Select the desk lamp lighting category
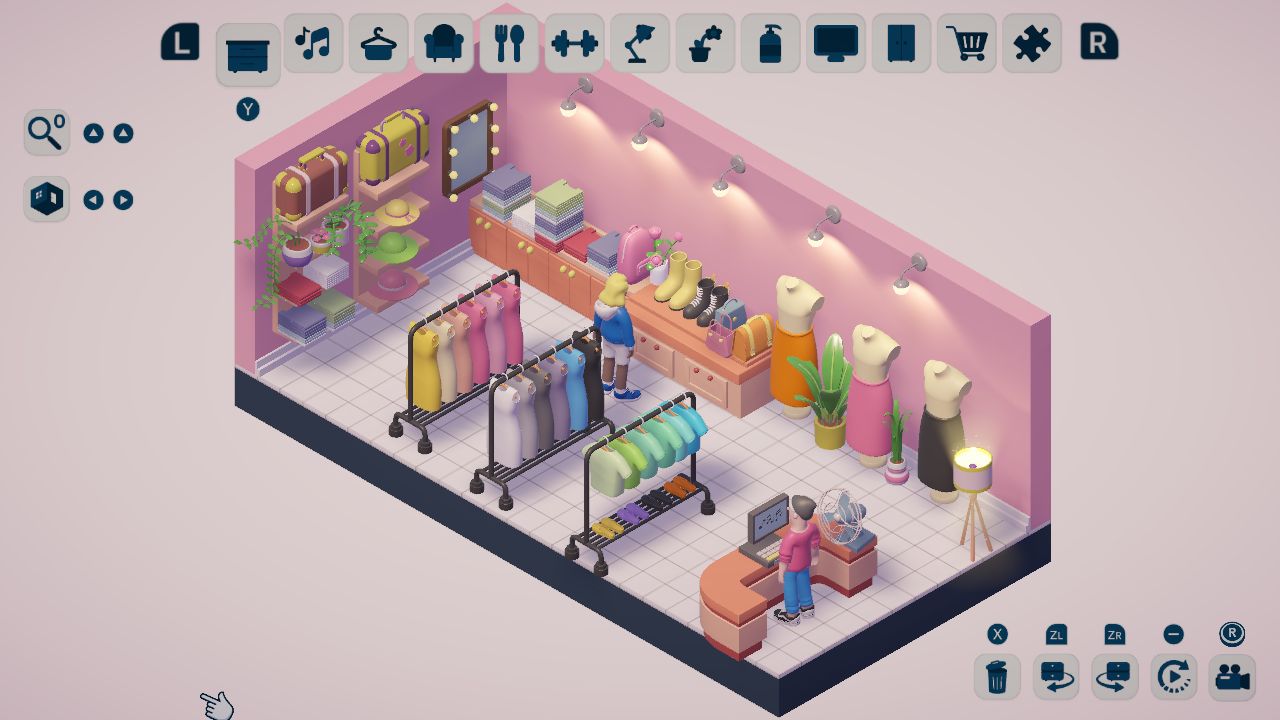This screenshot has width=1280, height=720. [x=639, y=43]
